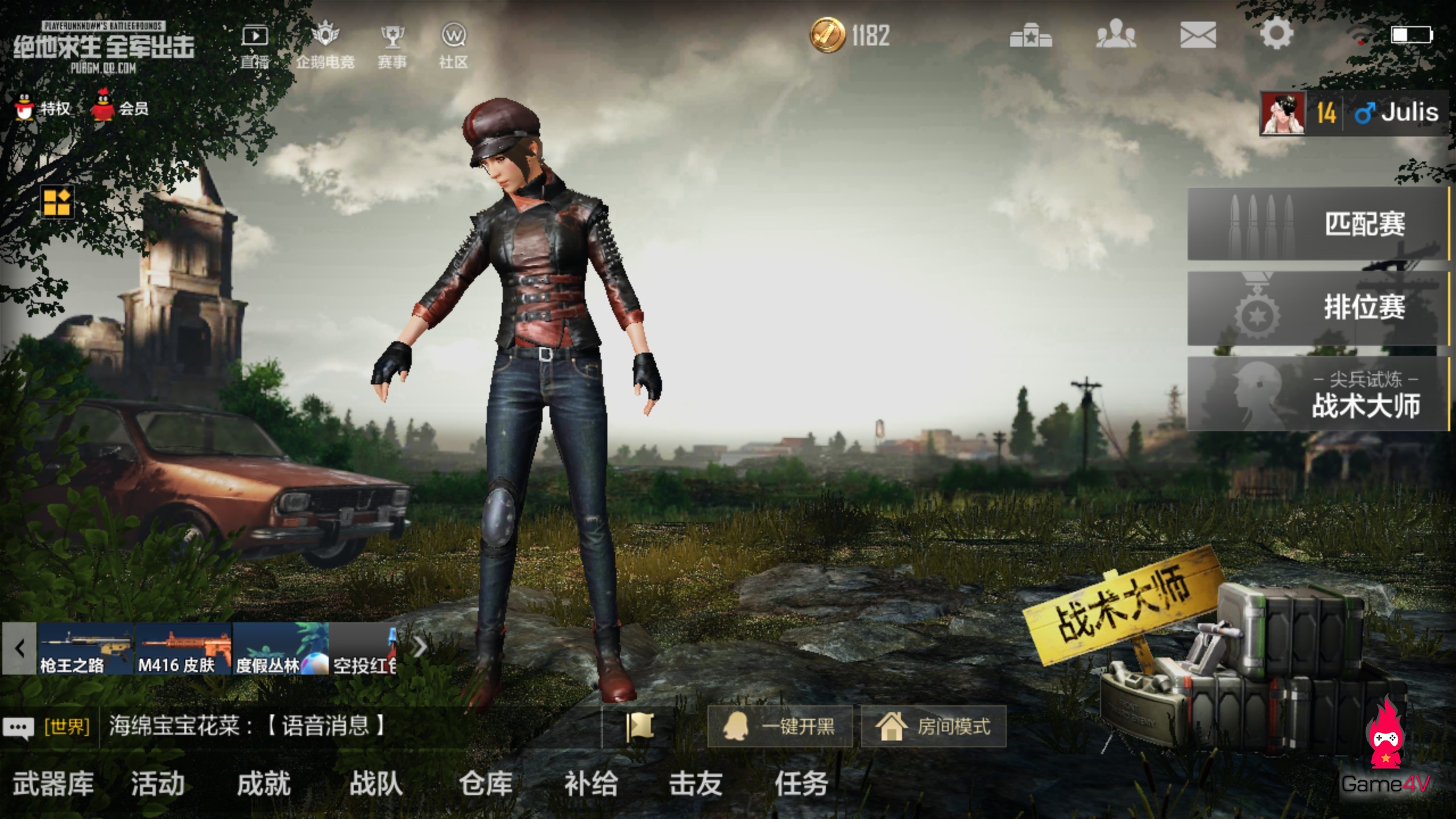Open the in-game mail inbox
Screen dimensions: 1456x819
tap(1198, 35)
